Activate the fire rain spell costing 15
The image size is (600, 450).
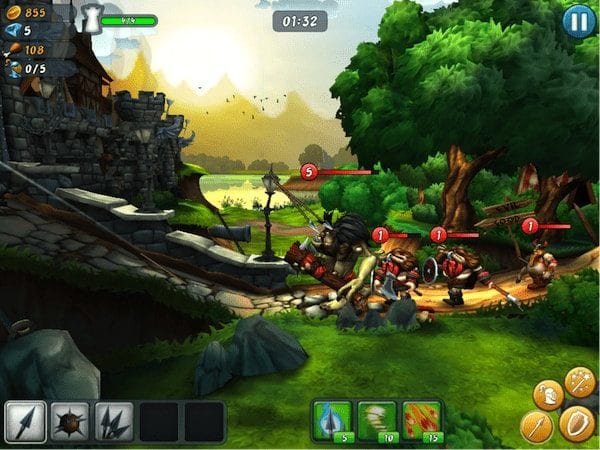(x=422, y=420)
